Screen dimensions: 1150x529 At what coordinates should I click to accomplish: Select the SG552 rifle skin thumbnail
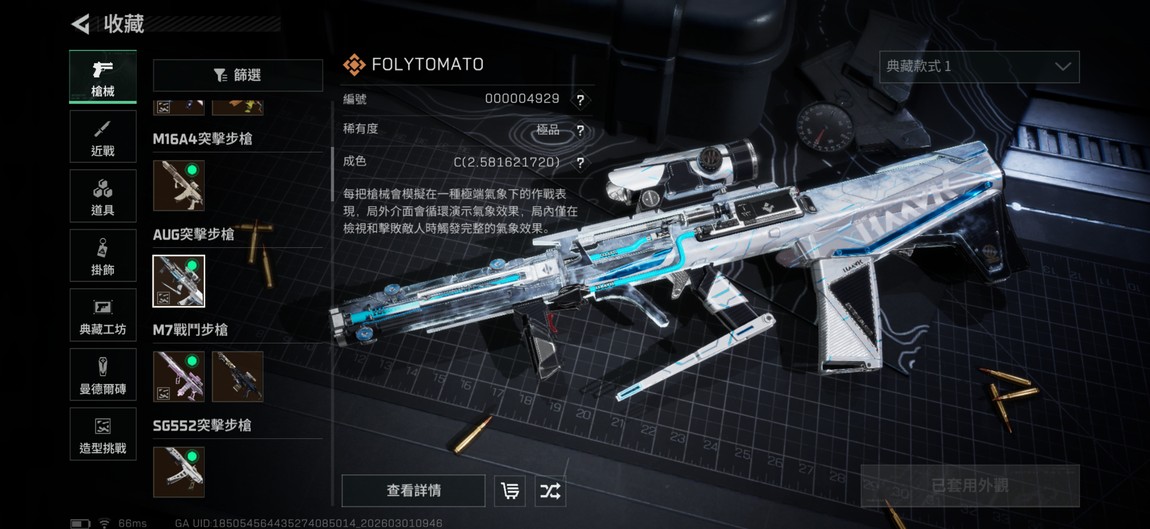point(179,471)
